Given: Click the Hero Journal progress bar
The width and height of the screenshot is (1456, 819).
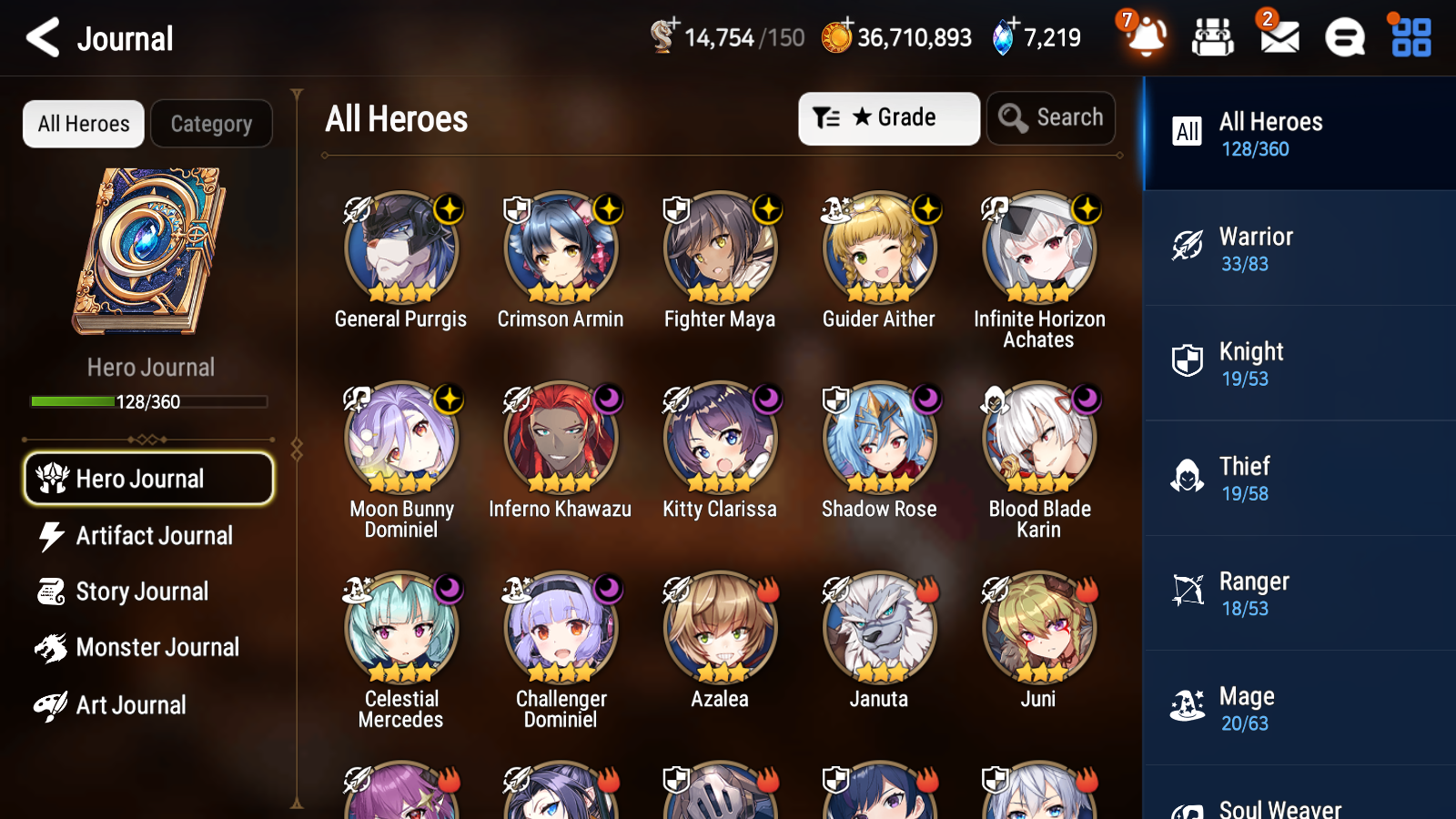Looking at the screenshot, I should click(148, 401).
